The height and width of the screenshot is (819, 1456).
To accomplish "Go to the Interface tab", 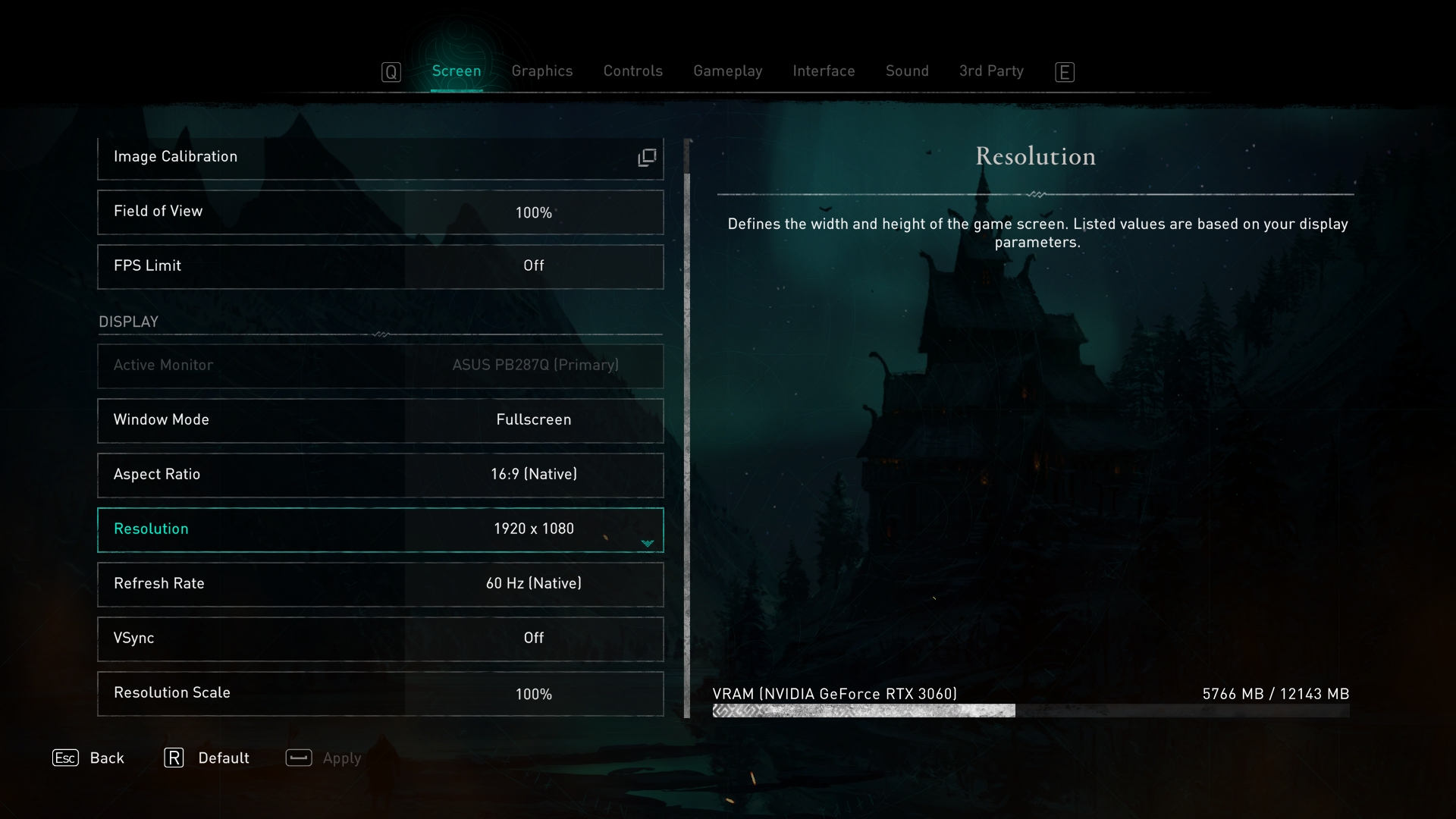I will tap(824, 71).
